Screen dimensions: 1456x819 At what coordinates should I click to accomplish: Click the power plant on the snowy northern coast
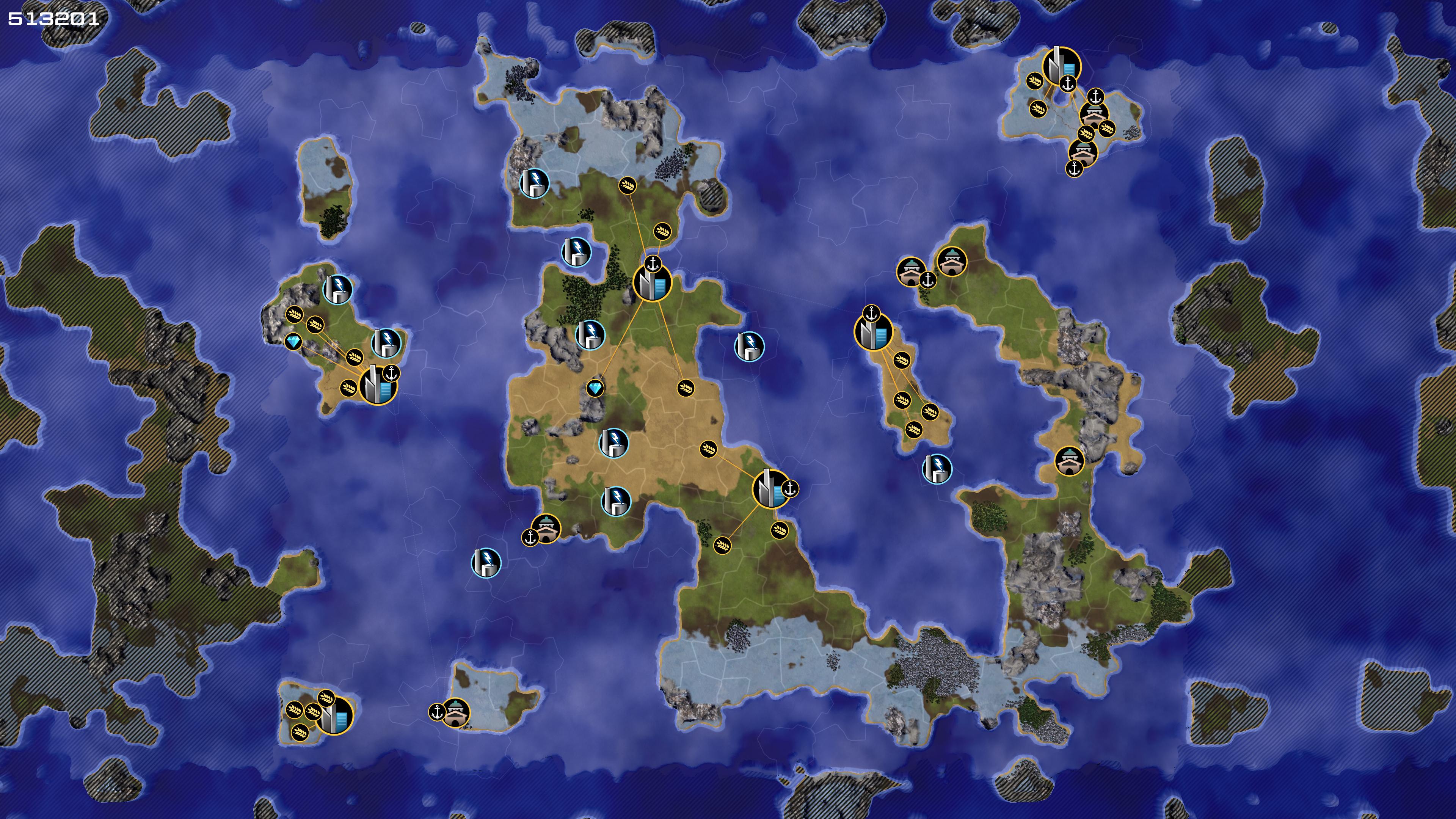click(x=534, y=182)
